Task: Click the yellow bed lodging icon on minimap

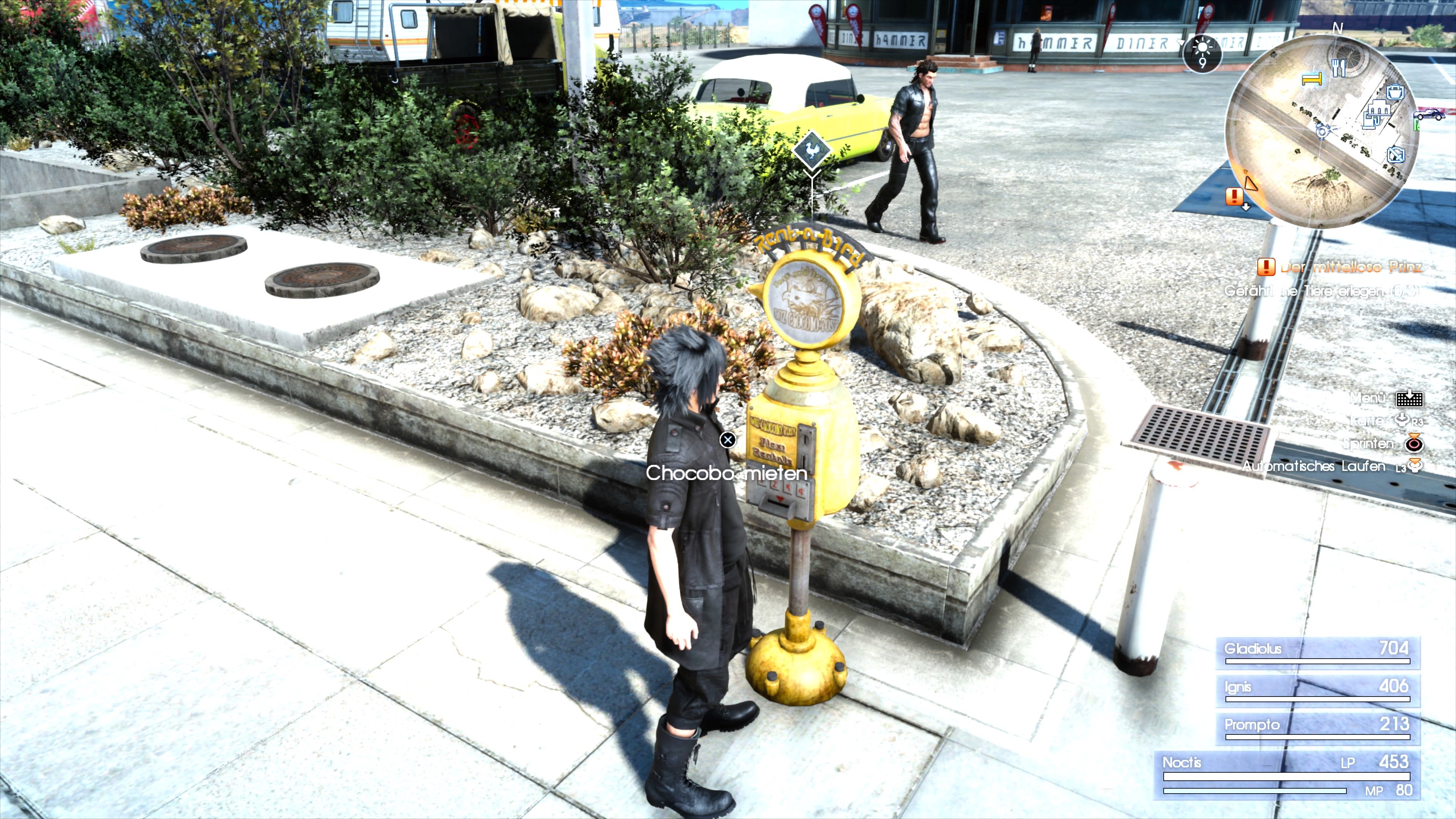Action: click(x=1312, y=79)
